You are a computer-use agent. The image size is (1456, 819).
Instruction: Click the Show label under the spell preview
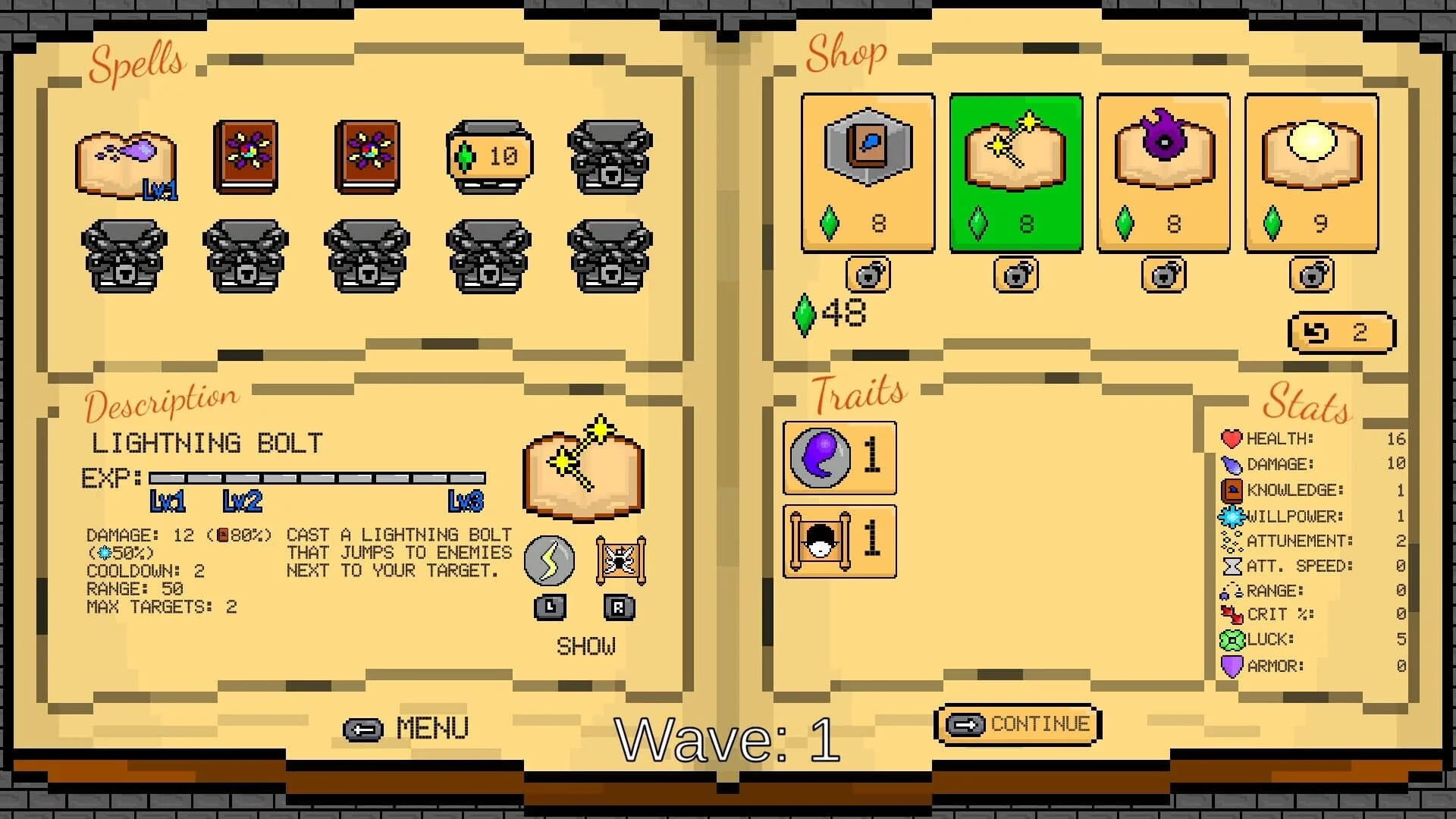[583, 645]
